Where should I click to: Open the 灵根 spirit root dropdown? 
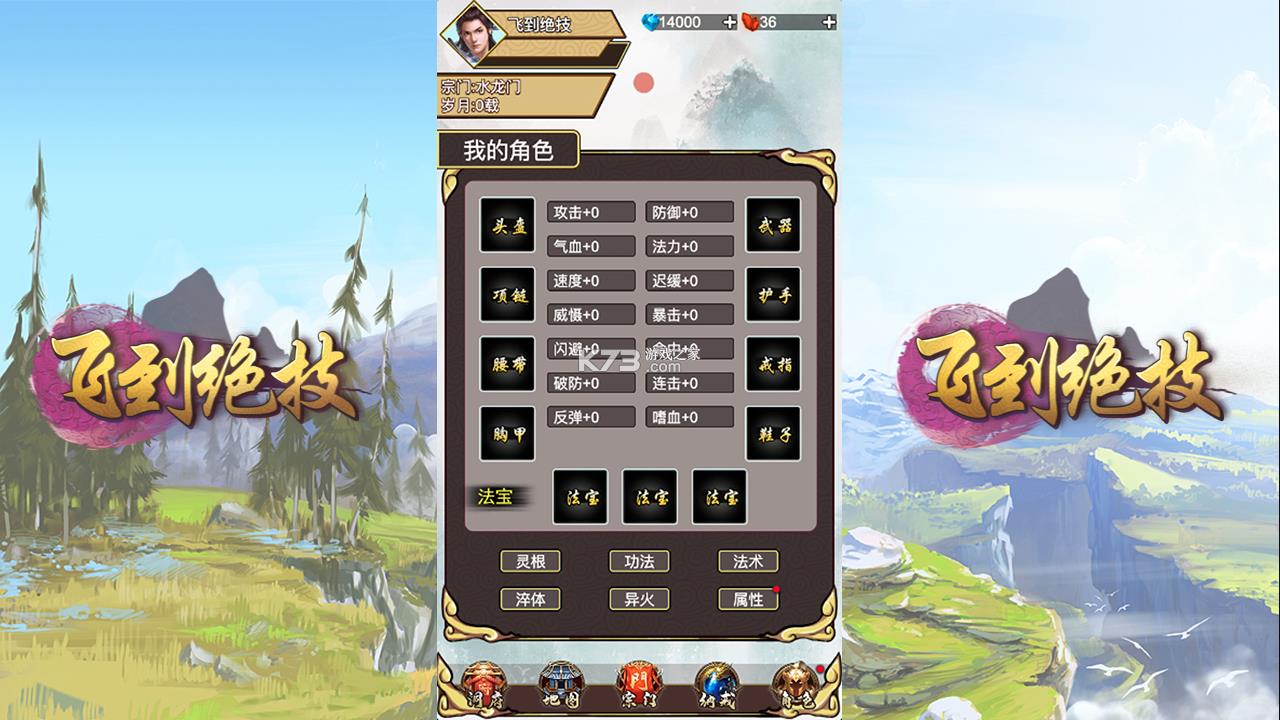coord(532,561)
